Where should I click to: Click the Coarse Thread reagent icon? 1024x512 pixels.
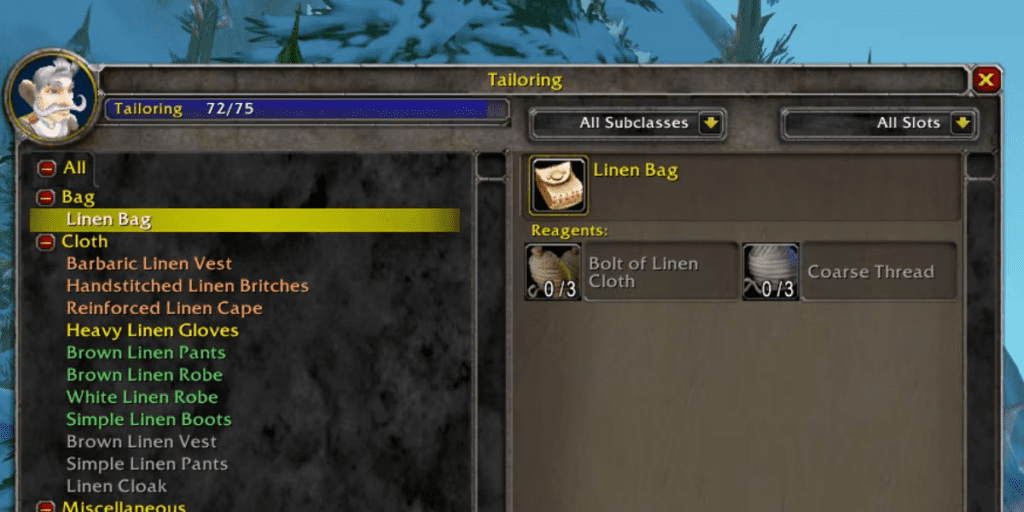coord(770,272)
